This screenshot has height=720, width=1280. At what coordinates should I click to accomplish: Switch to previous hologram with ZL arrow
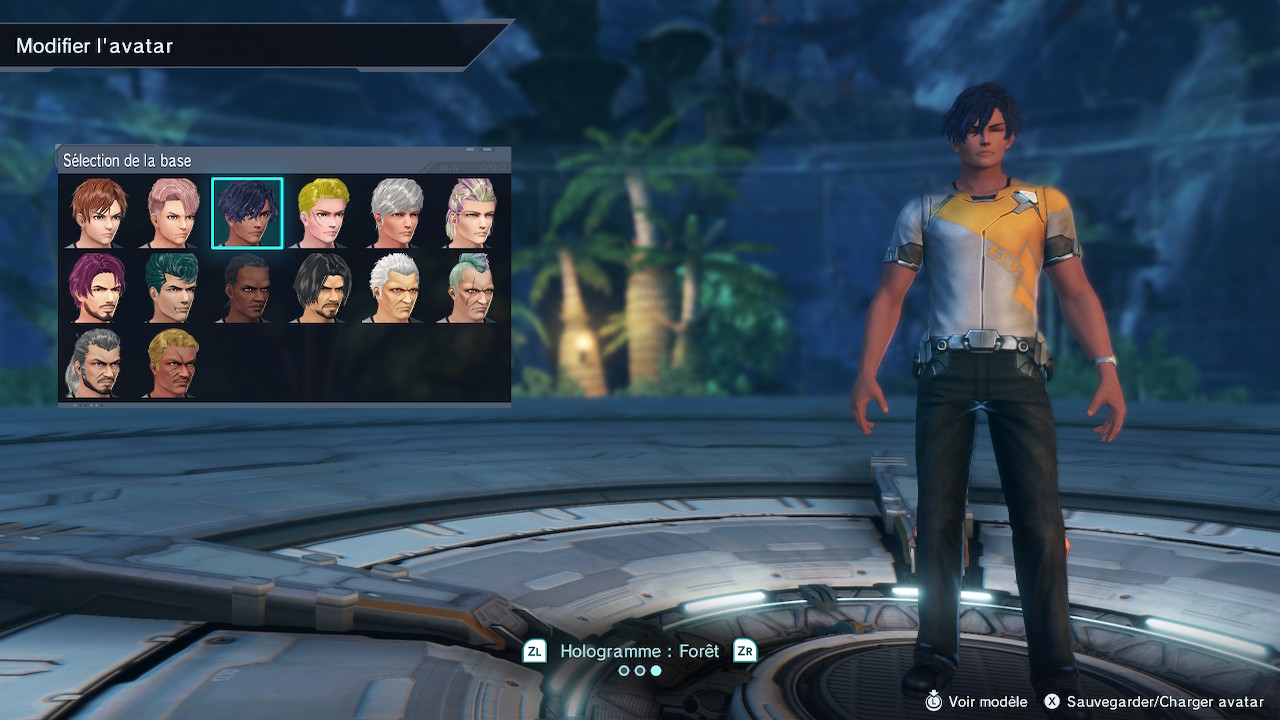(535, 652)
